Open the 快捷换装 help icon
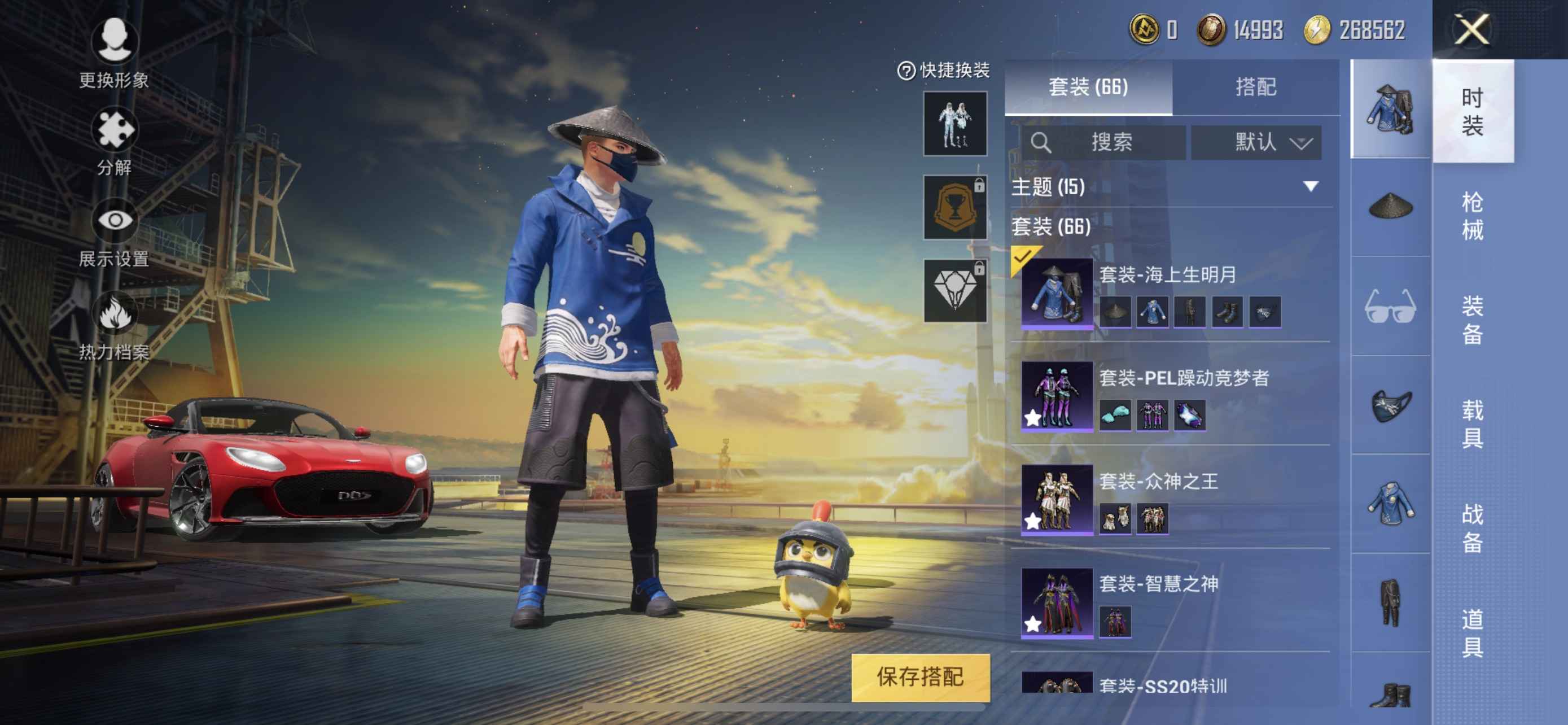Screen dimensions: 1568x725 pyautogui.click(x=906, y=71)
